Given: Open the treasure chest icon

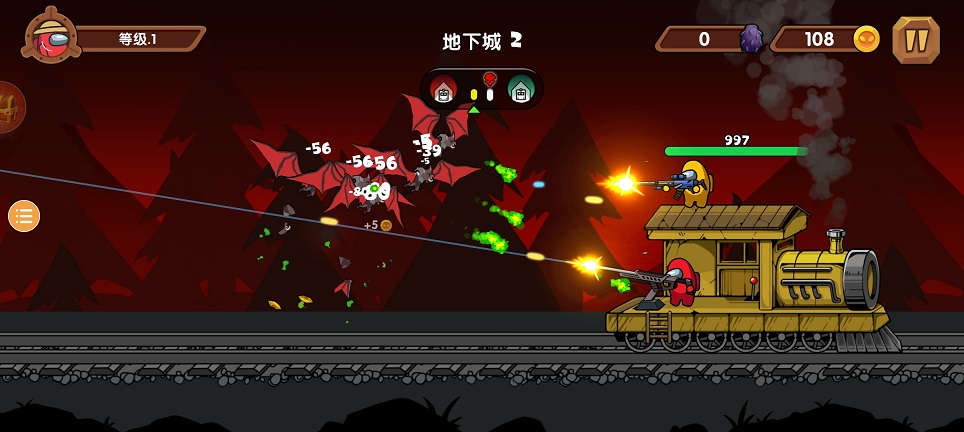Looking at the screenshot, I should point(8,107).
